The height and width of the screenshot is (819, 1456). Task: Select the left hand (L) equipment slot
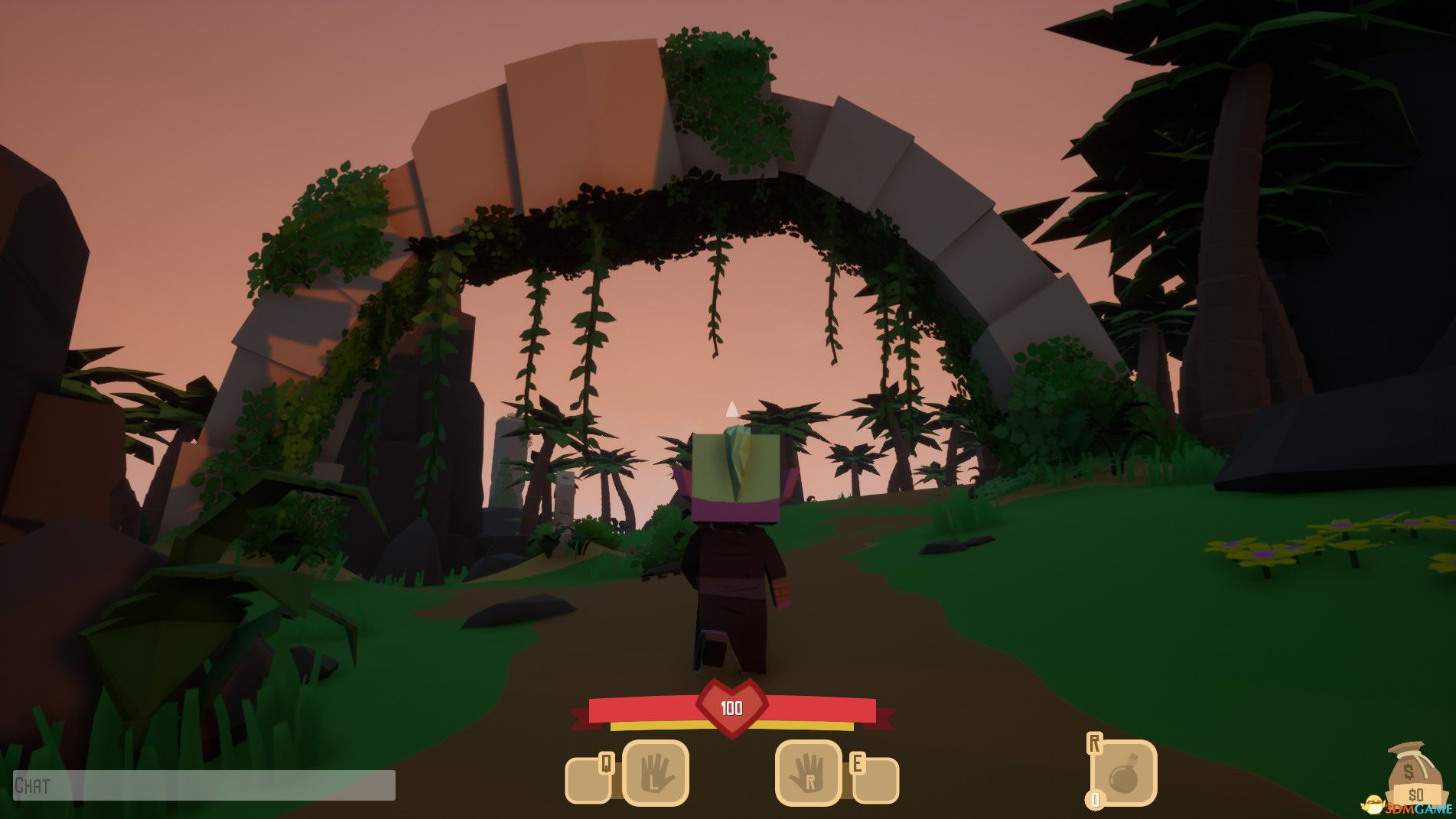click(x=656, y=775)
